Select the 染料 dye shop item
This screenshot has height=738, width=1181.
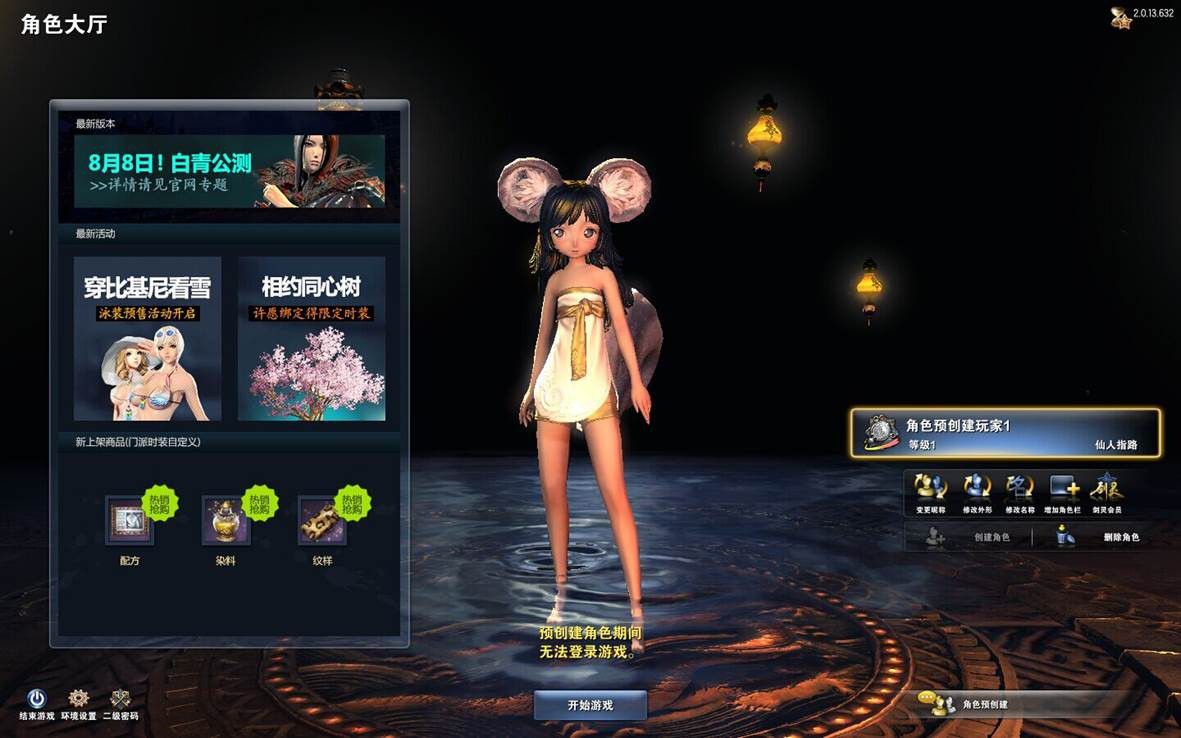point(225,521)
